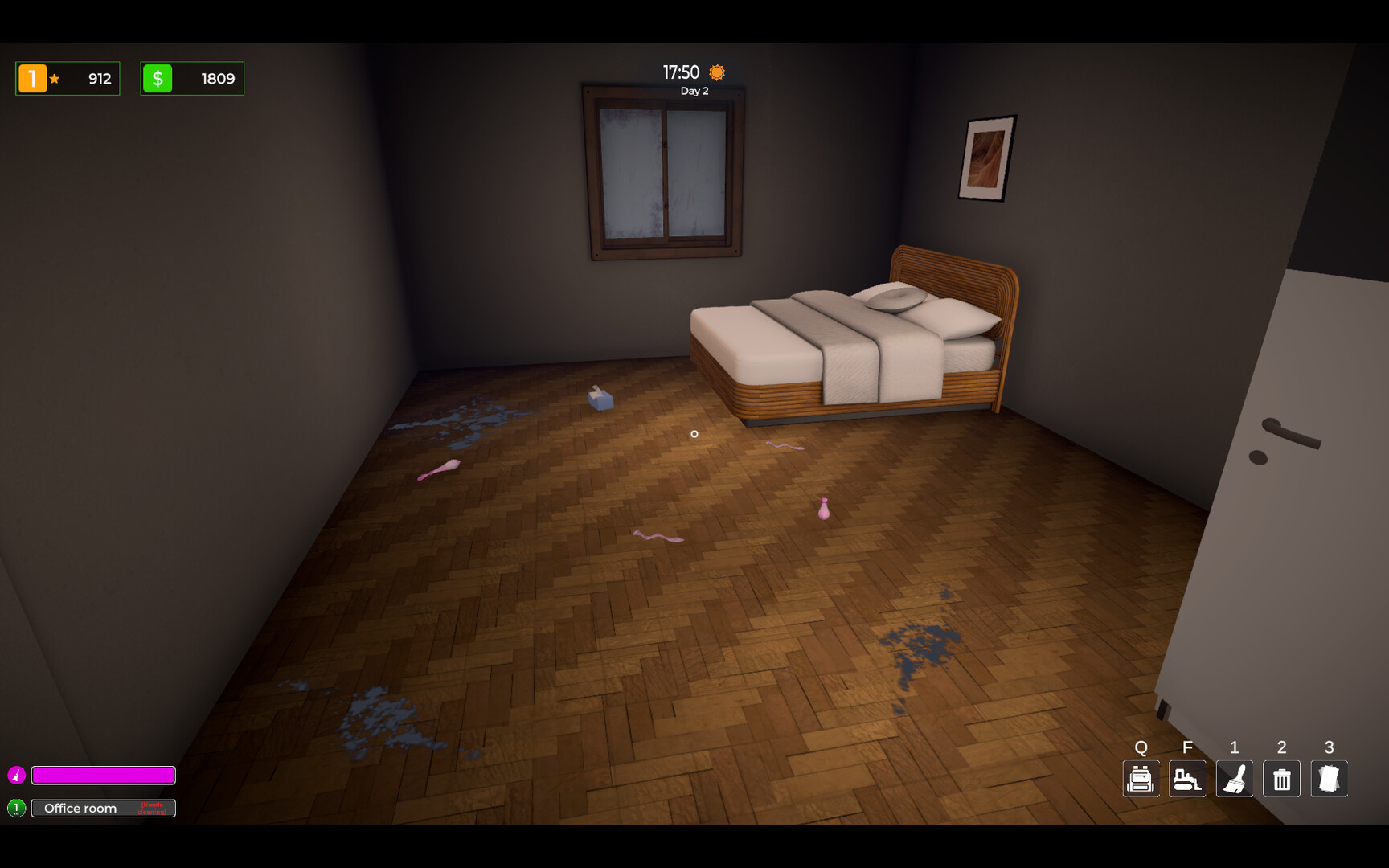Equip the paint brush in slot 1
Image resolution: width=1389 pixels, height=868 pixels.
tap(1235, 778)
